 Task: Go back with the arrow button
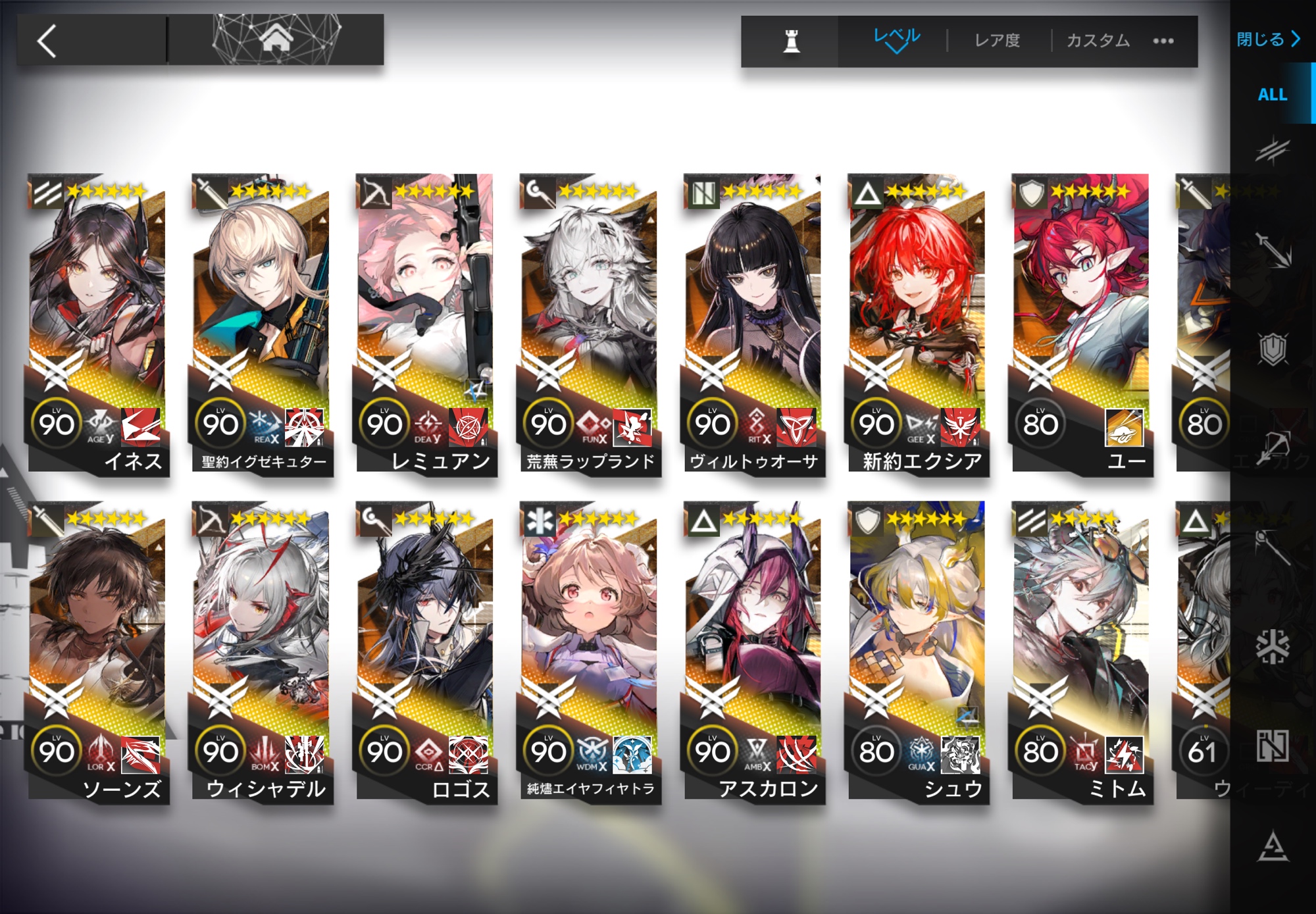47,41
